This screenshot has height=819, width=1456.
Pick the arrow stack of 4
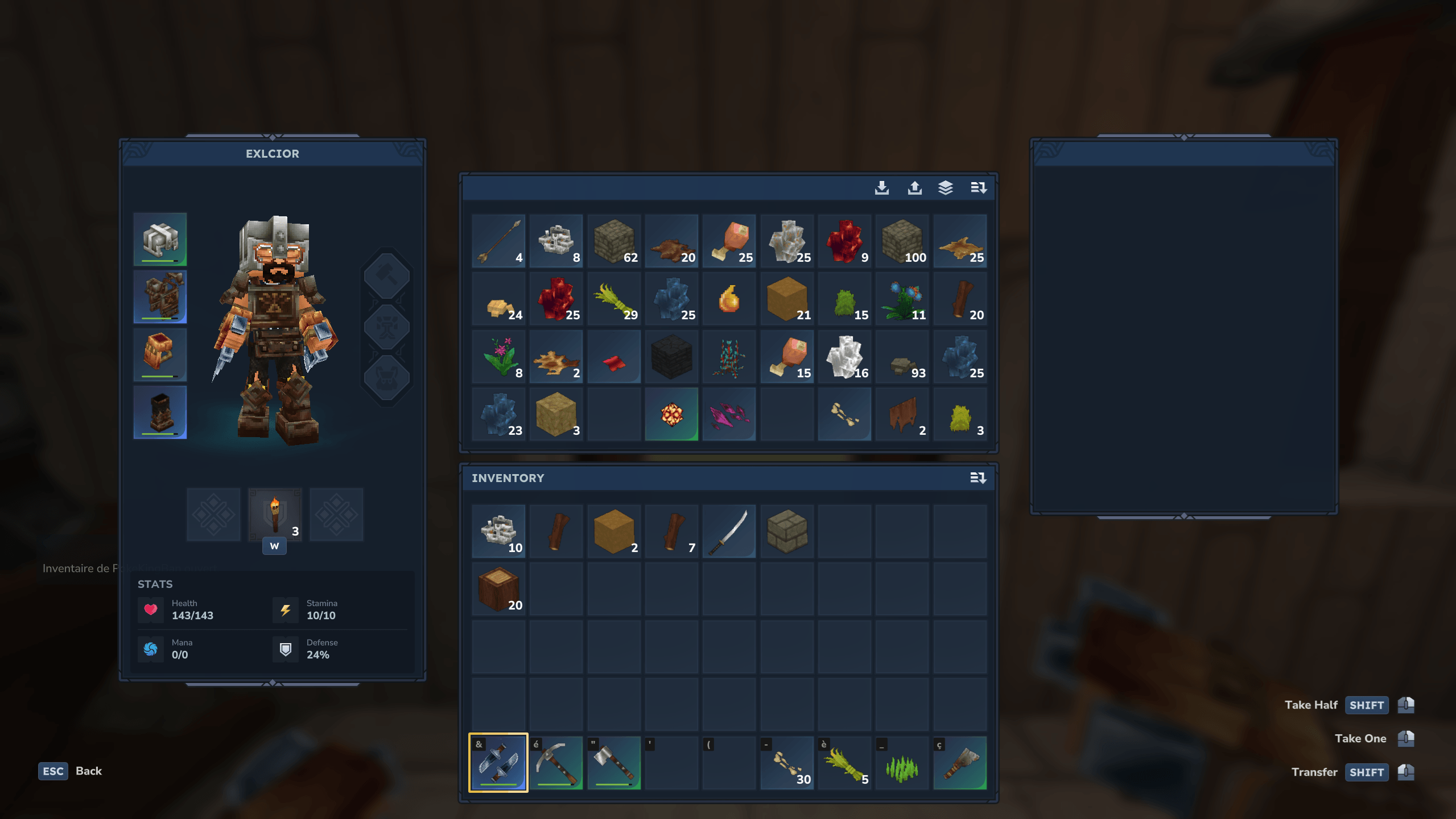[x=498, y=241]
